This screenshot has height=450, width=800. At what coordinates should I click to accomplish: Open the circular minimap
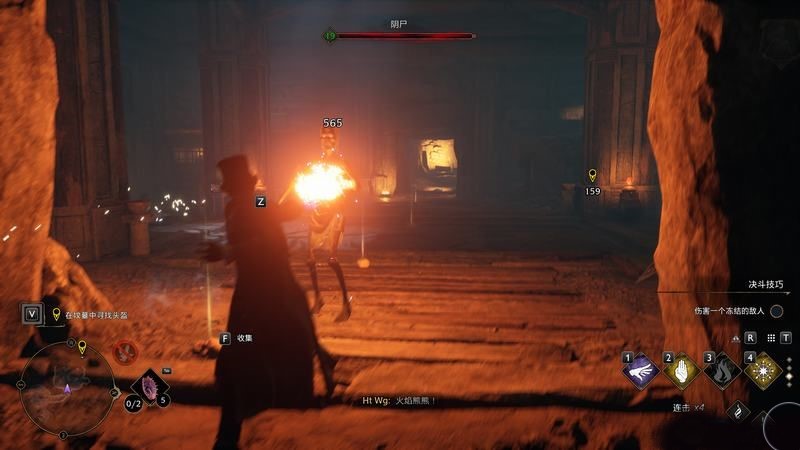(66, 389)
